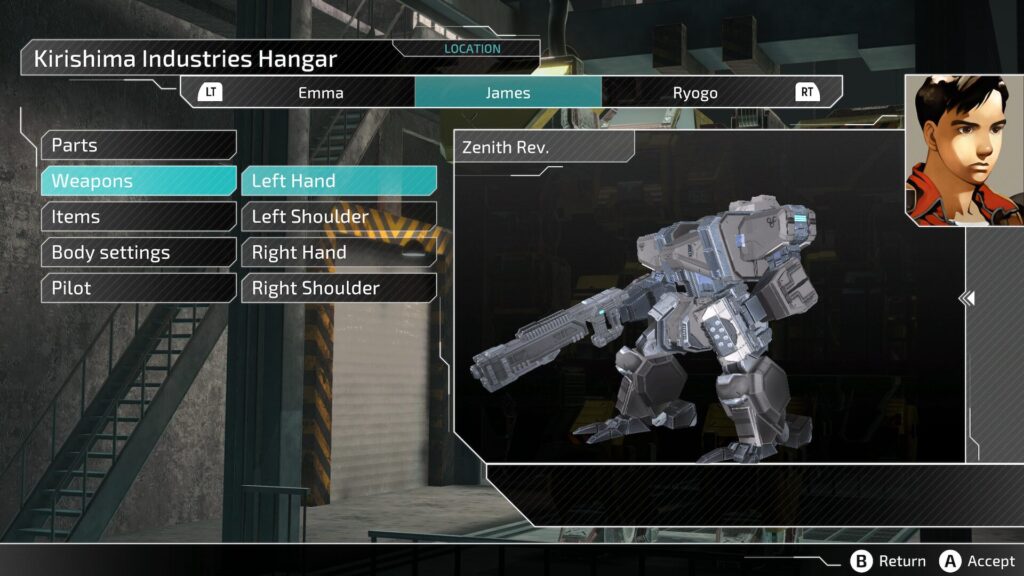Open the Right Shoulder weapon slot

(338, 288)
